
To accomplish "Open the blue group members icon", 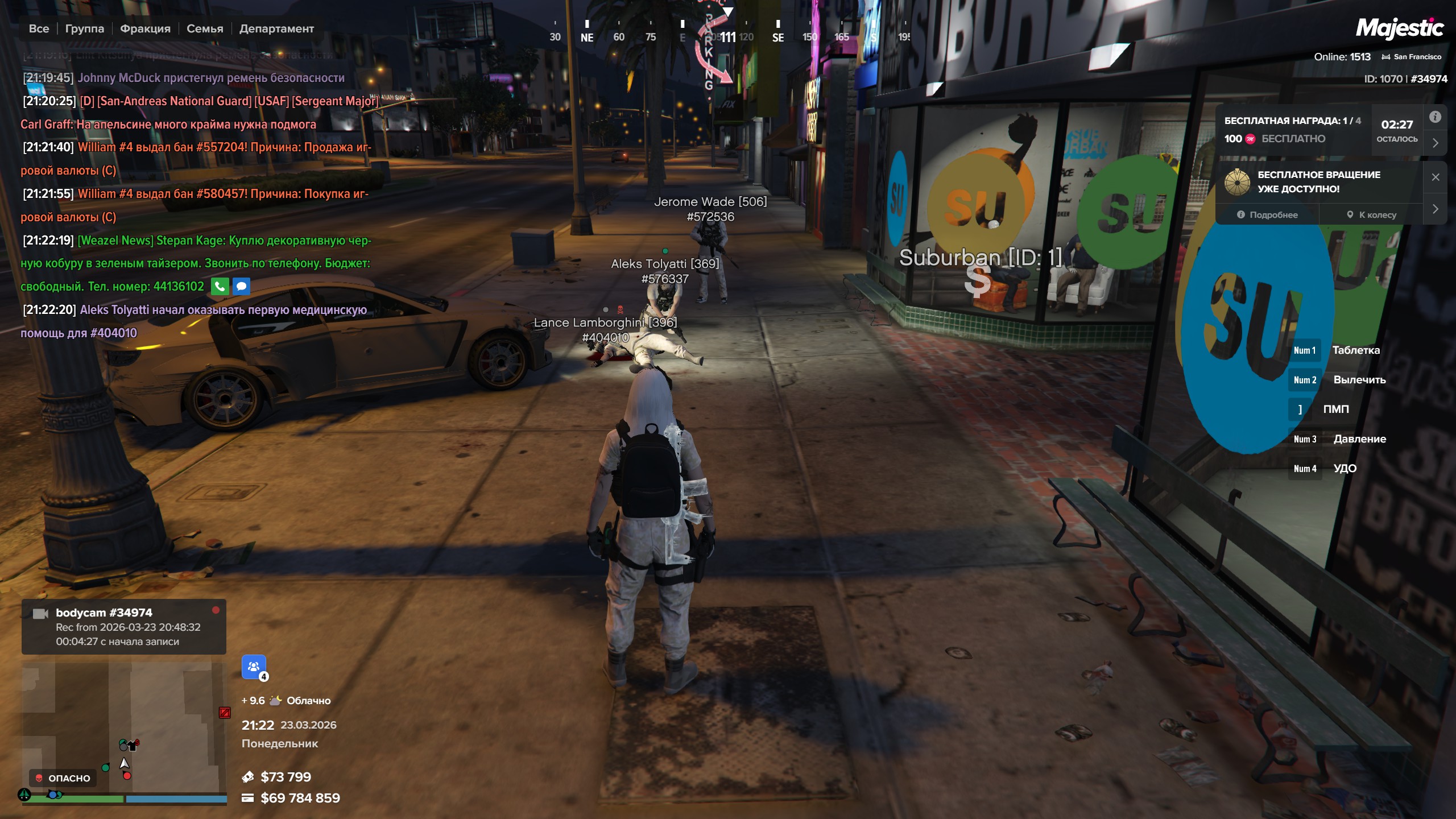I will coord(254,667).
